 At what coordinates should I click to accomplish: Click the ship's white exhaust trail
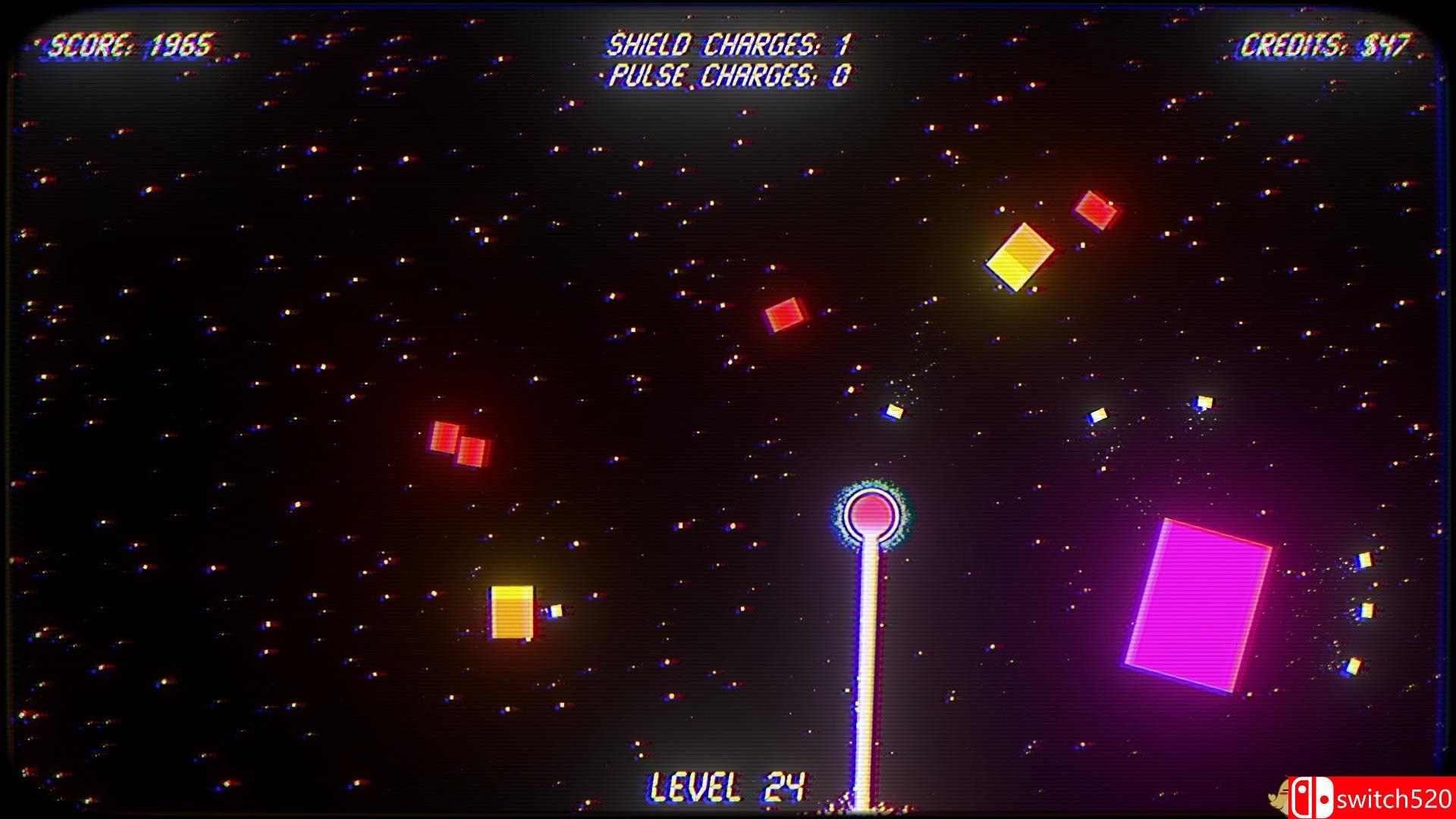(x=868, y=667)
